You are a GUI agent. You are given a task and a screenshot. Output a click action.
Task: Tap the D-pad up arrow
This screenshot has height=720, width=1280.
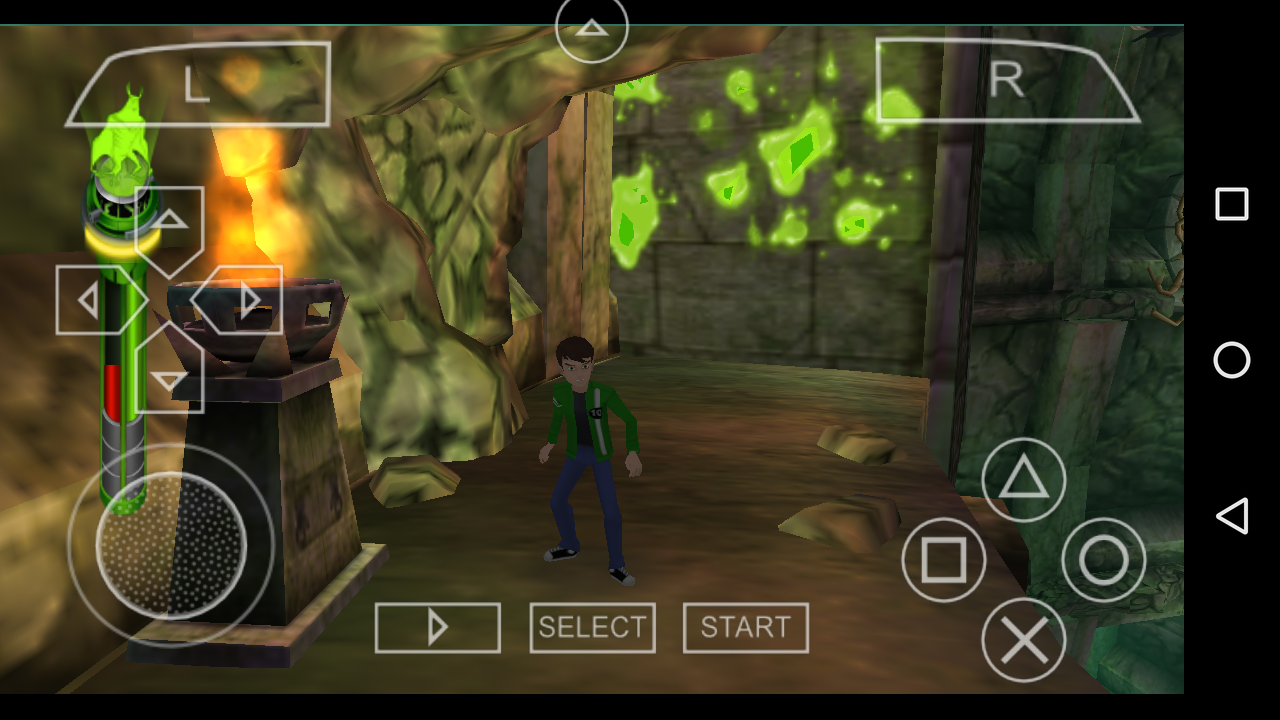(x=169, y=226)
